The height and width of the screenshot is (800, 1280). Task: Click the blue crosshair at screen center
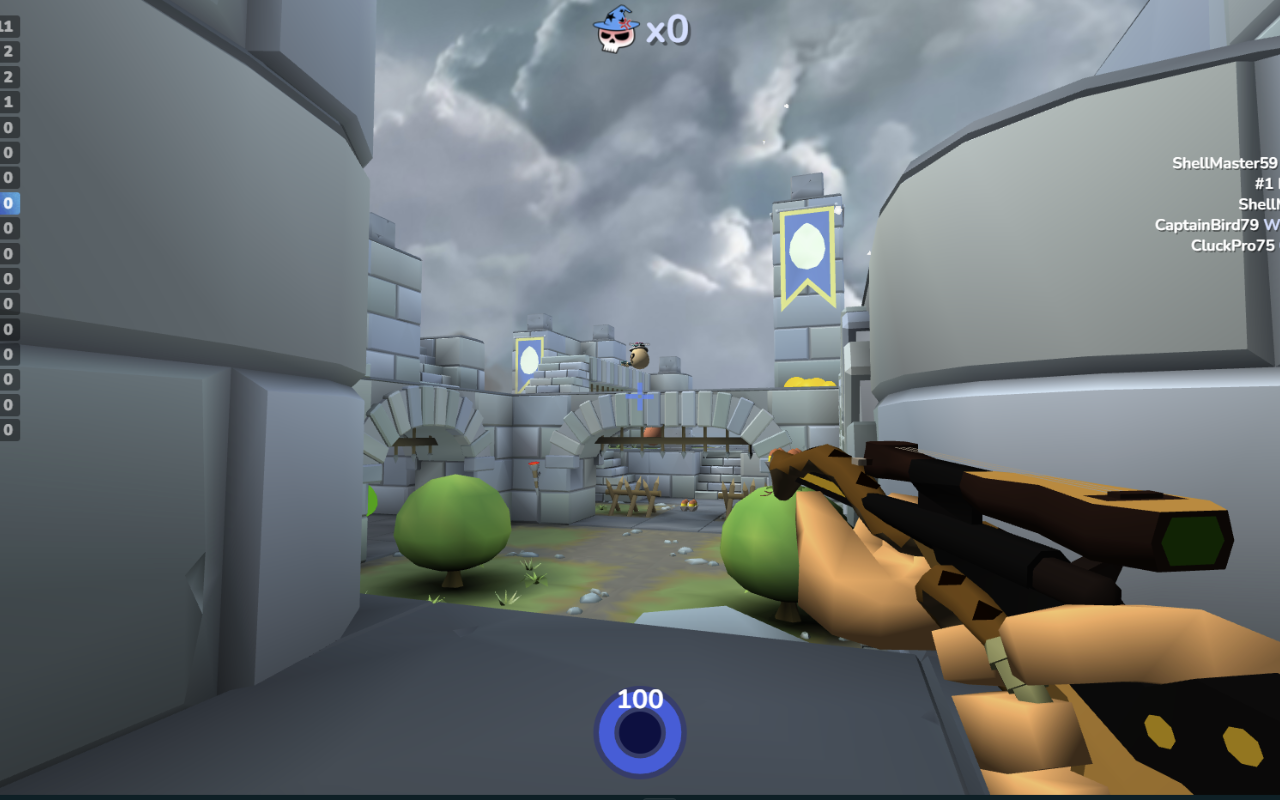point(639,396)
